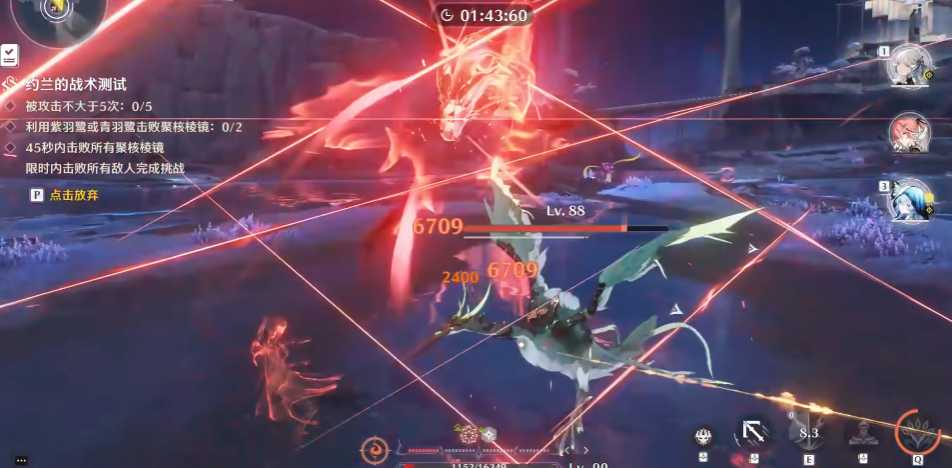Switch to the blue-haired third party character
The height and width of the screenshot is (468, 952).
[x=910, y=201]
